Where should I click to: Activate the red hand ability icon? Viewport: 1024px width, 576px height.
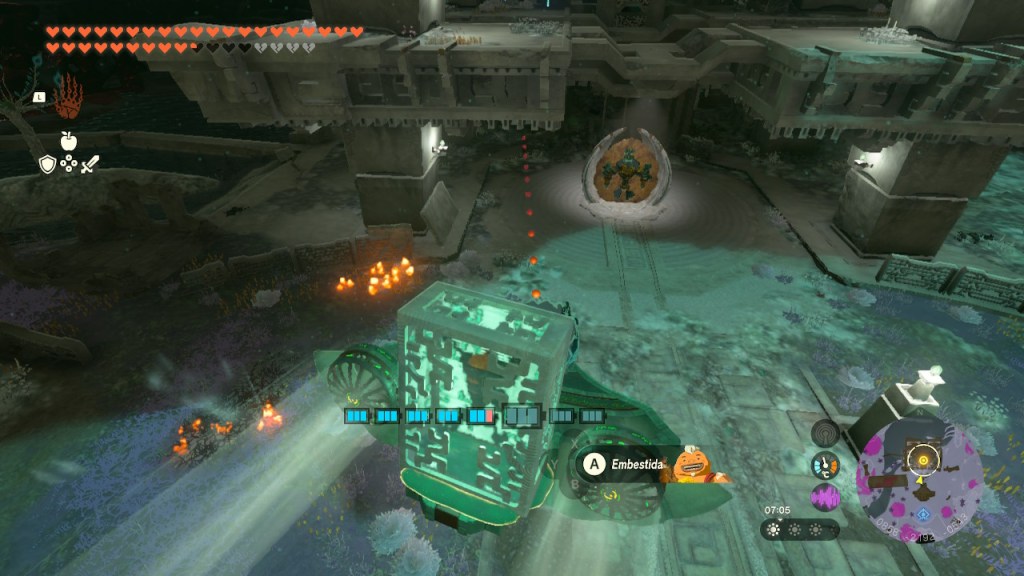coord(67,101)
